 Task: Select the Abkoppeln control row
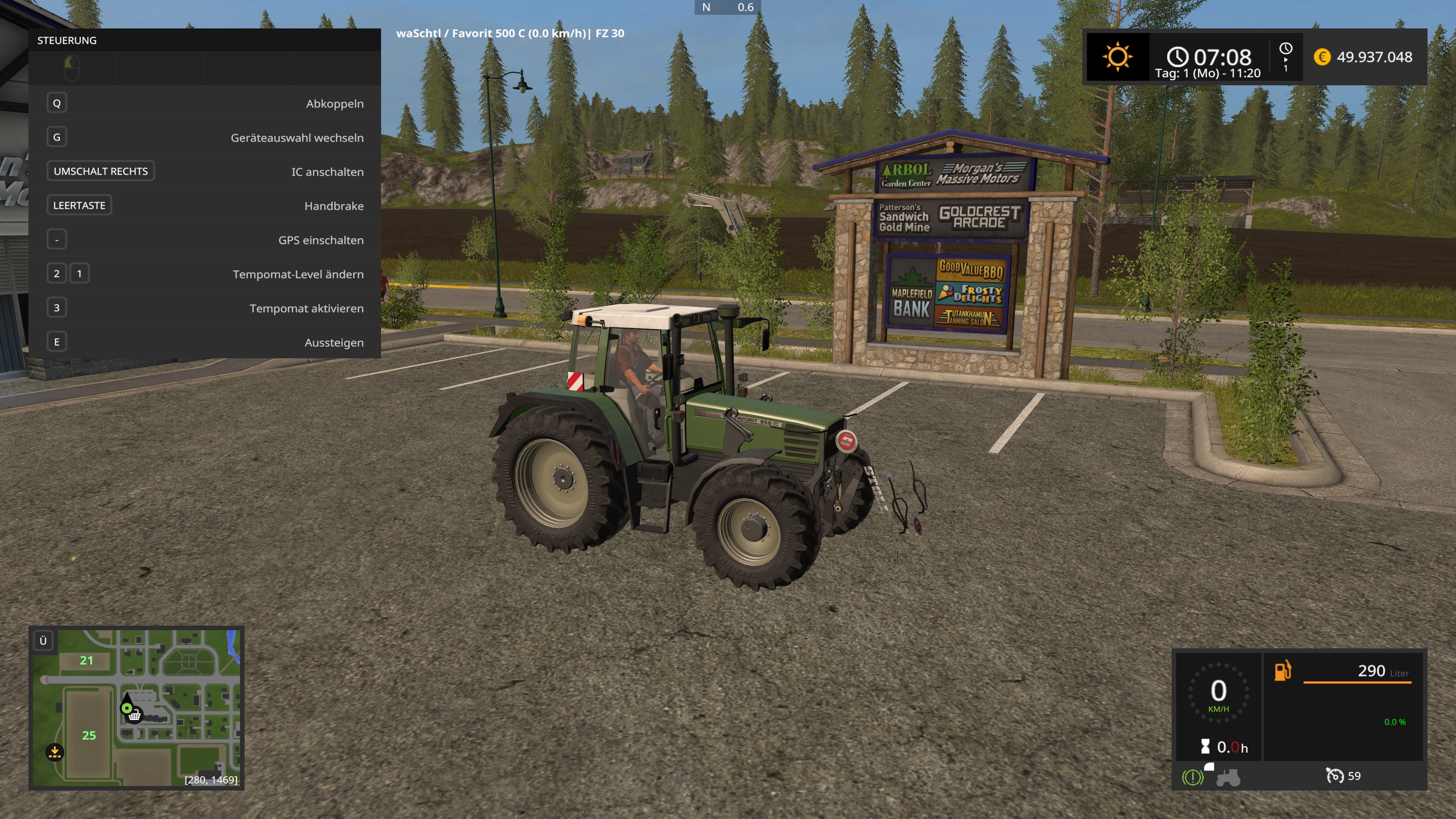[204, 104]
